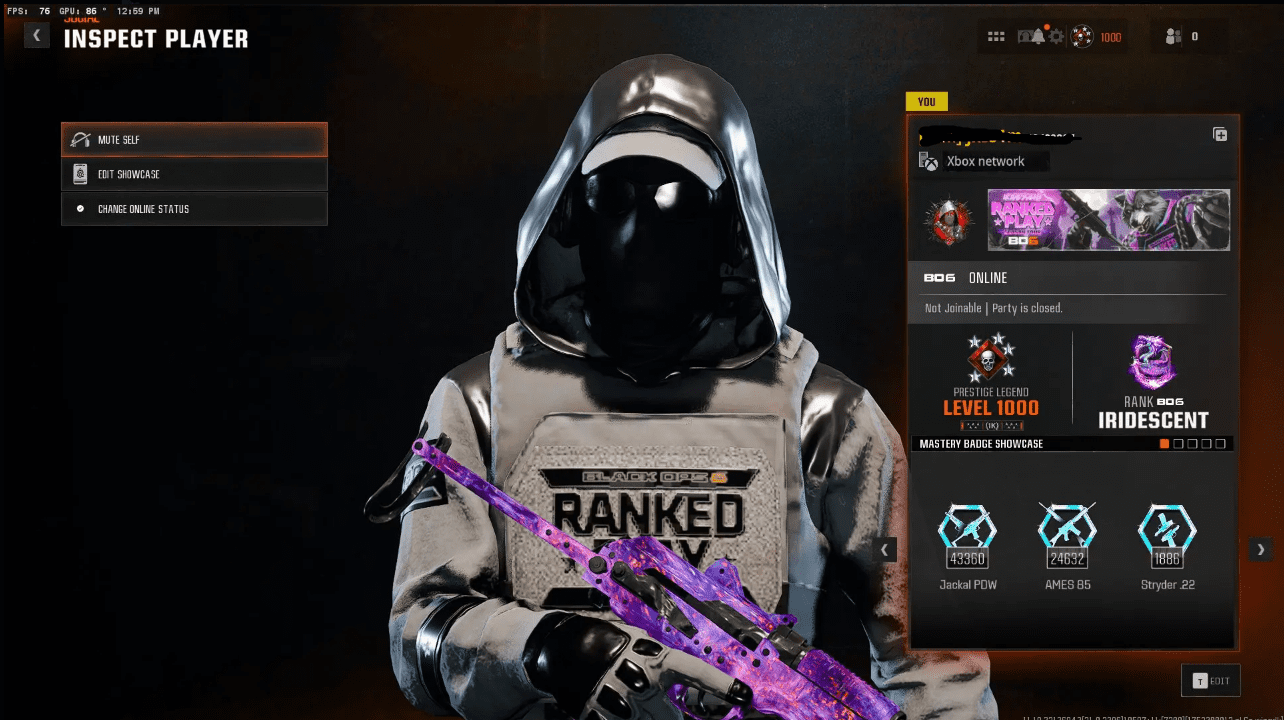Select Edit Showcase from the menu
1284x720 pixels.
(194, 174)
